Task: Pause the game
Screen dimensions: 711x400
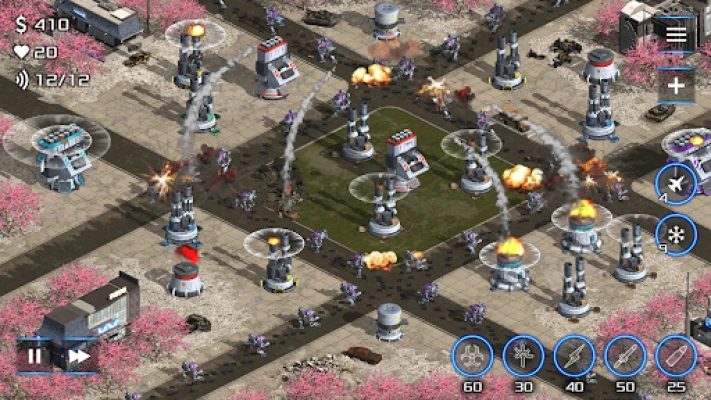Action: coord(35,355)
